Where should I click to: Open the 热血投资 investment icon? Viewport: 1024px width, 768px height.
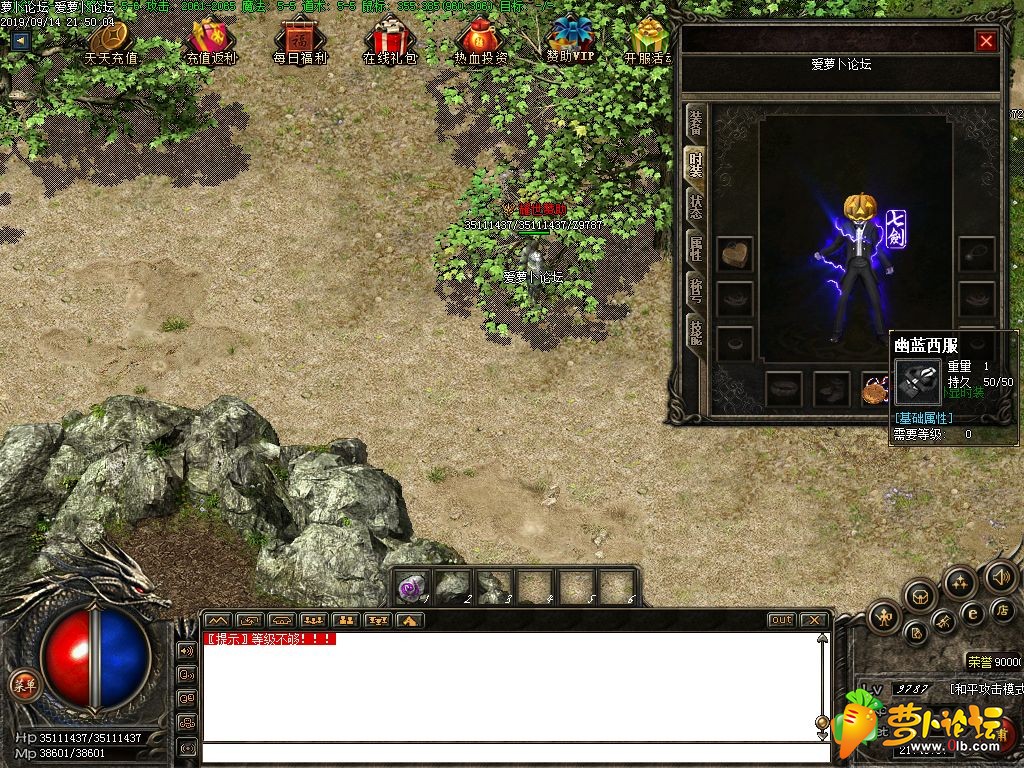click(480, 42)
